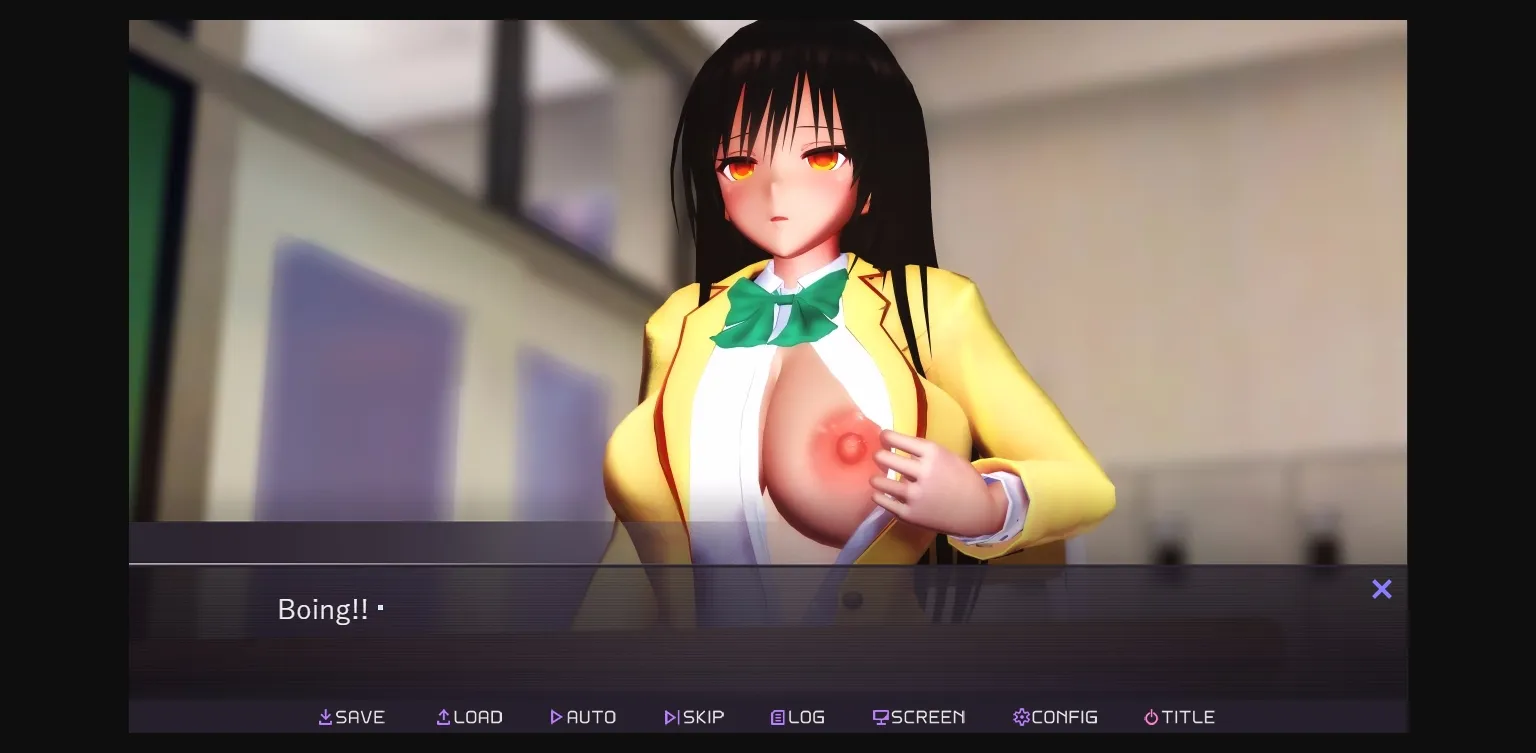Open the SAVE screen
Viewport: 1536px width, 753px height.
pyautogui.click(x=352, y=717)
